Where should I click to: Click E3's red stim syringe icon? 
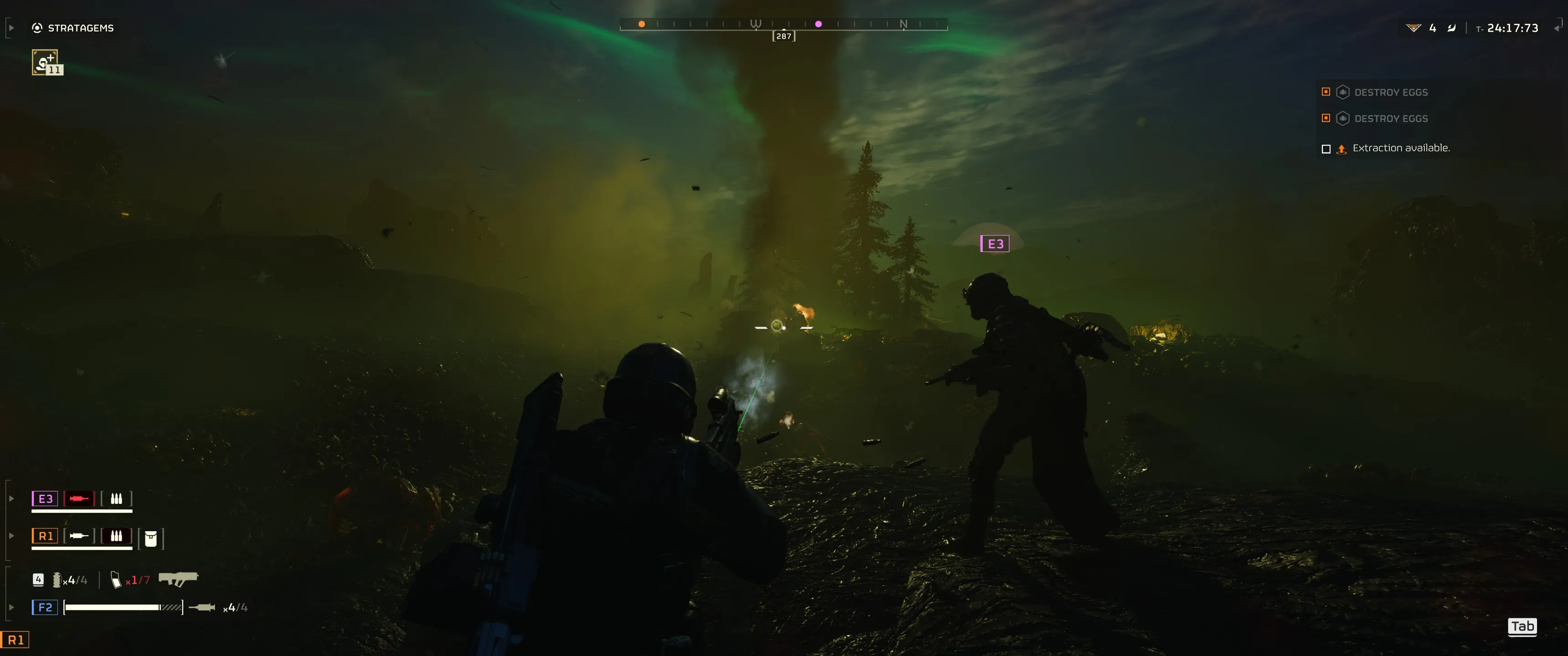[x=79, y=499]
